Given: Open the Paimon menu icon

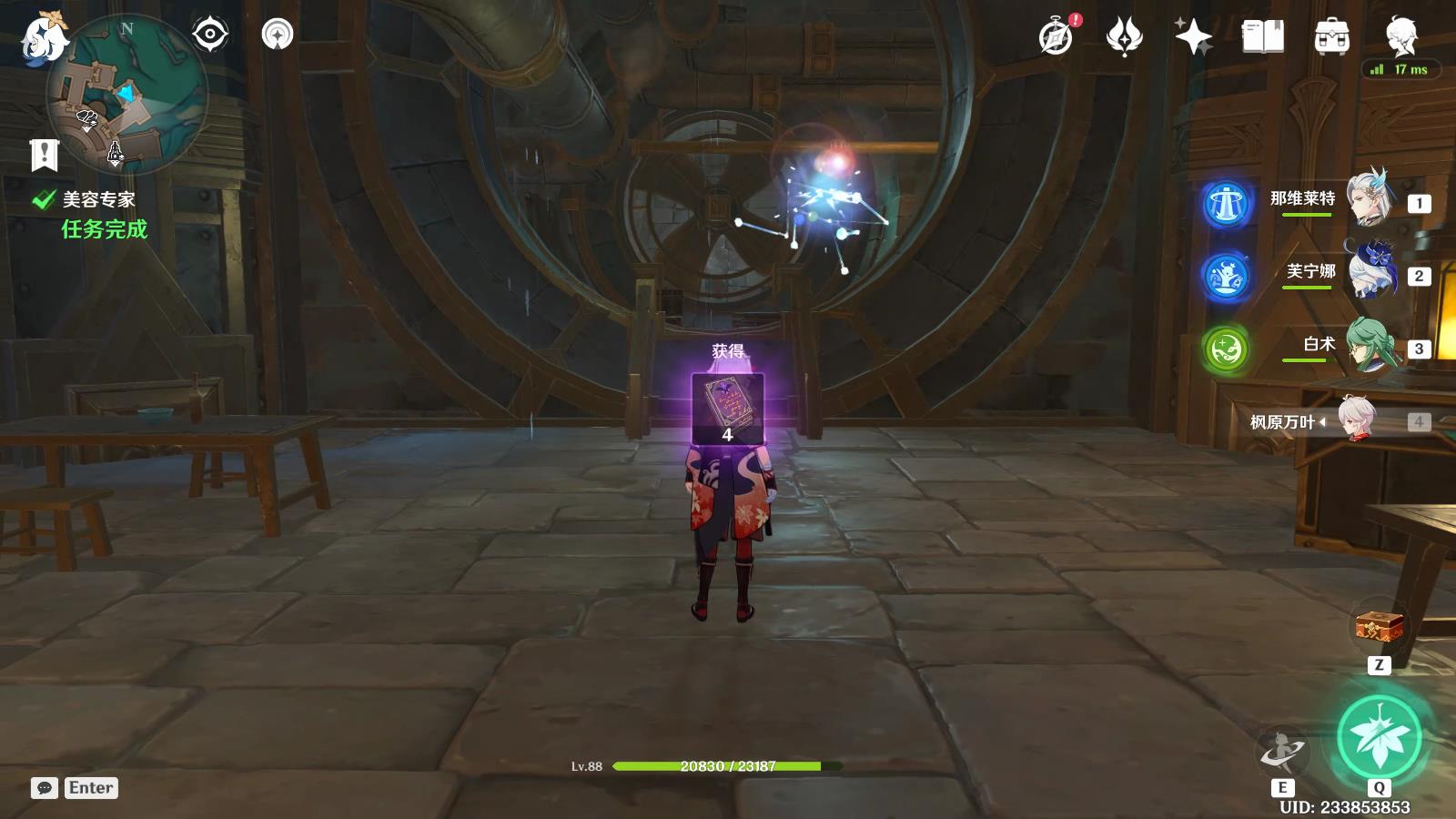Looking at the screenshot, I should [x=42, y=38].
